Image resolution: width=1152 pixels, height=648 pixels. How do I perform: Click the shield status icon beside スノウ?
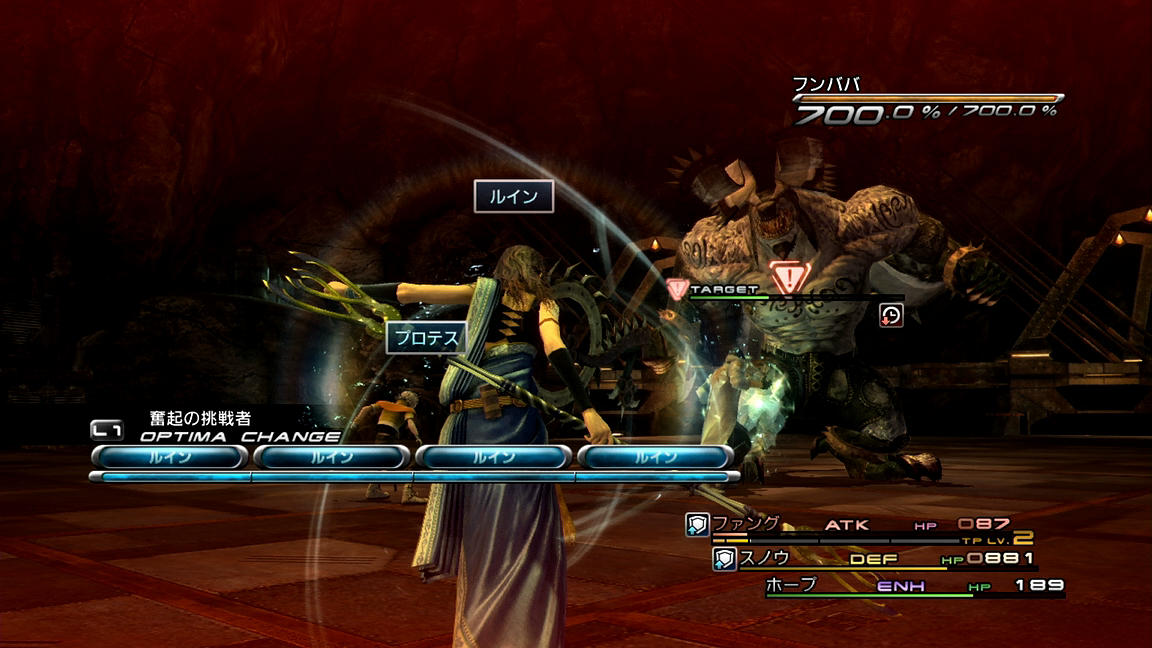coord(724,559)
